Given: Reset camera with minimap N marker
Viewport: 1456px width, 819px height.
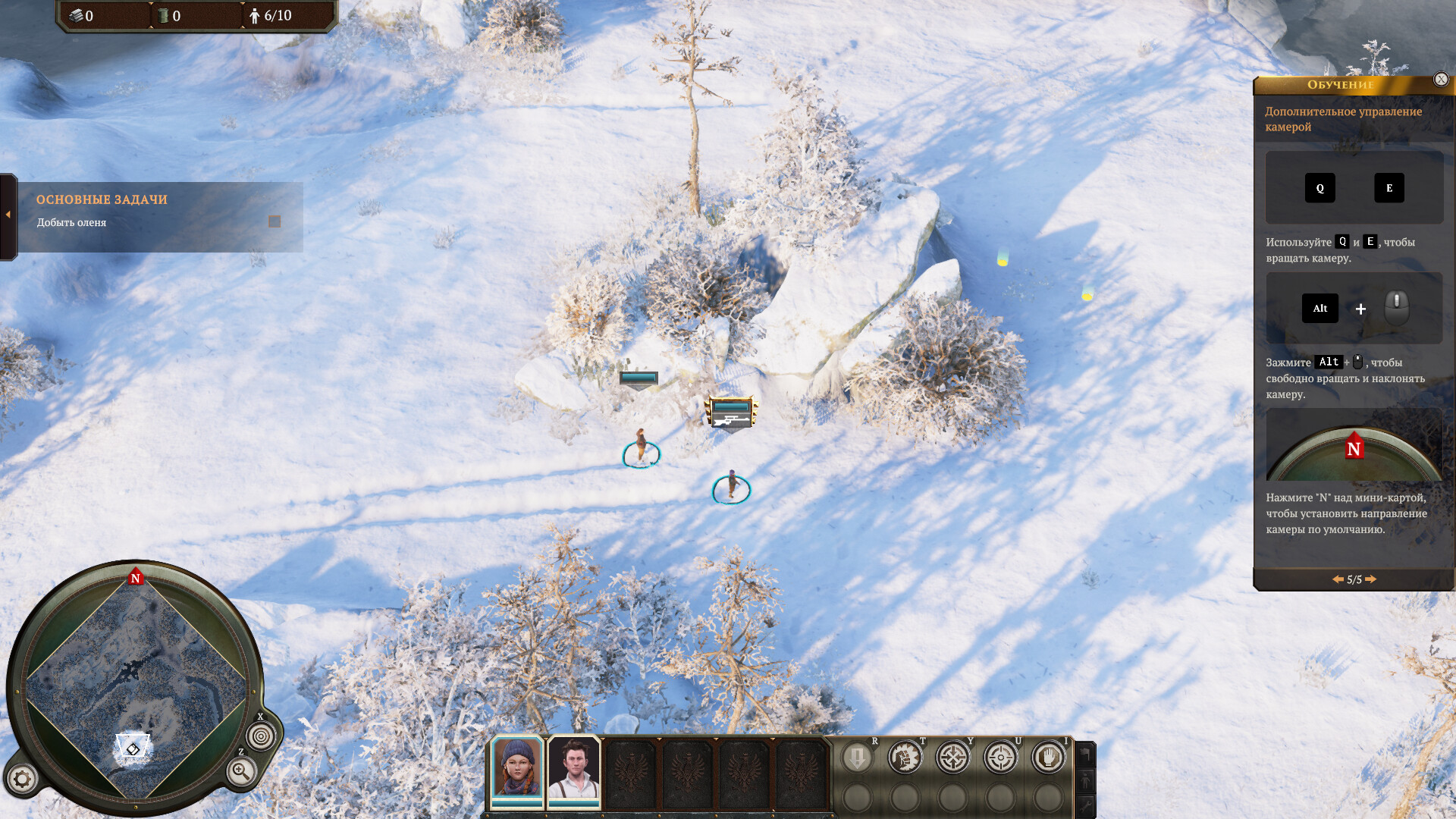Looking at the screenshot, I should pyautogui.click(x=136, y=578).
